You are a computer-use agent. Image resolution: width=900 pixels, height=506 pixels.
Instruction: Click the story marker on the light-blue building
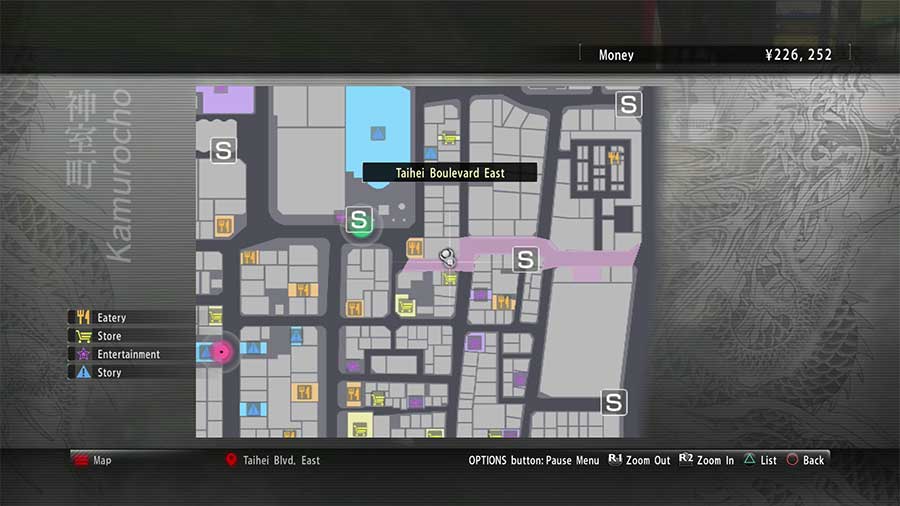(378, 133)
